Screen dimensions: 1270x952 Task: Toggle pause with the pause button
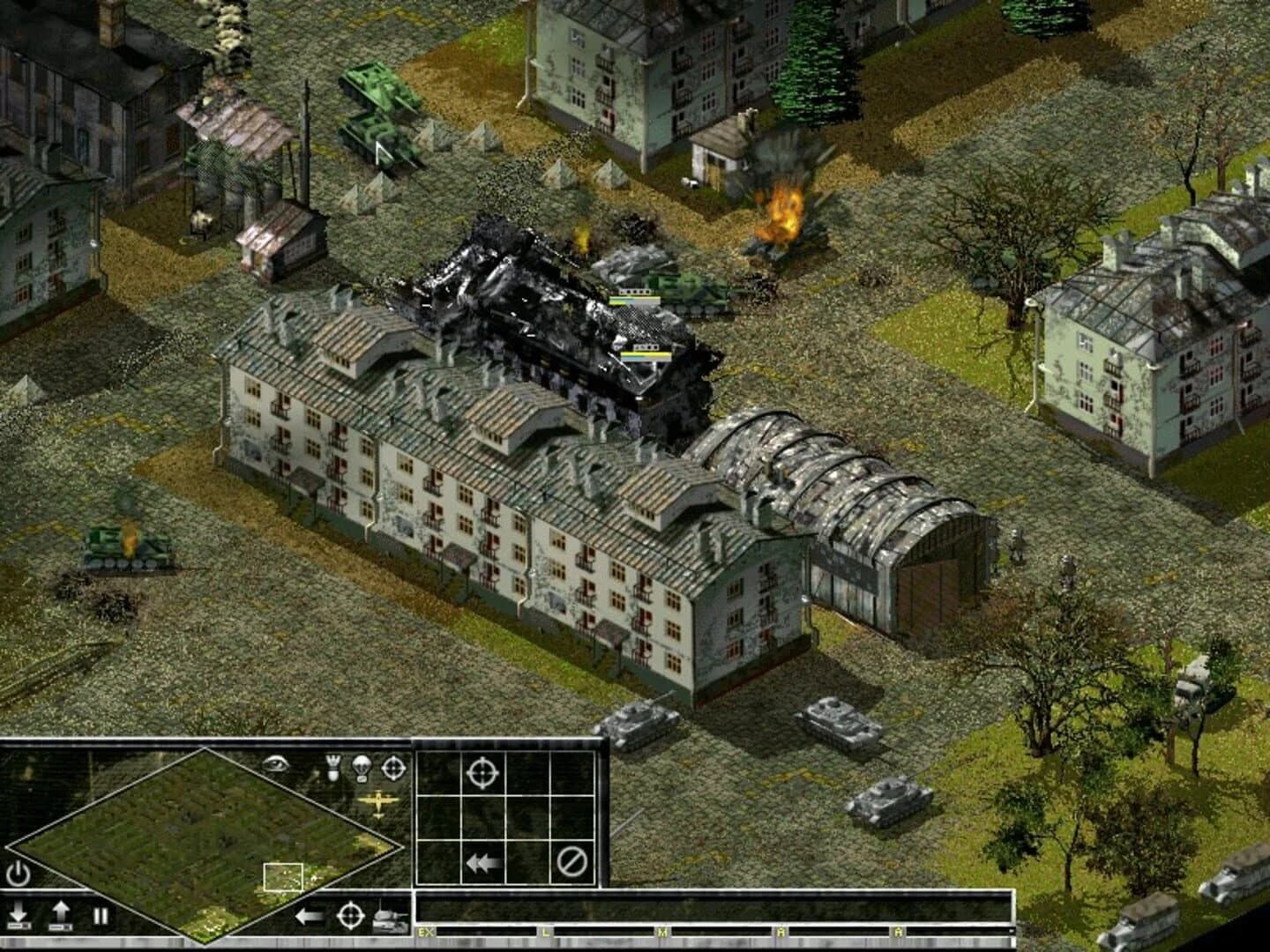click(x=100, y=914)
